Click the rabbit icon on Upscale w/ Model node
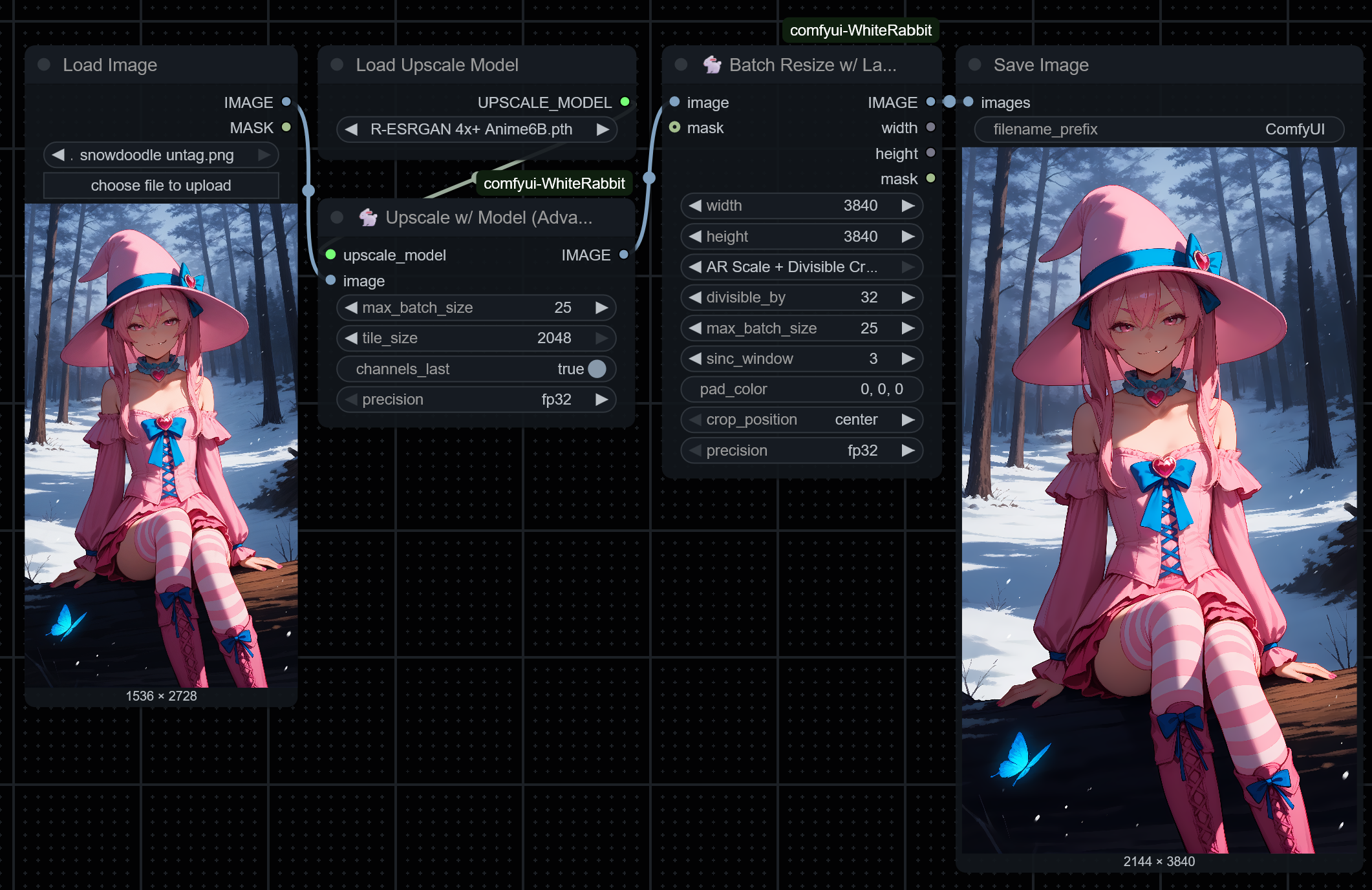1372x890 pixels. pyautogui.click(x=367, y=218)
